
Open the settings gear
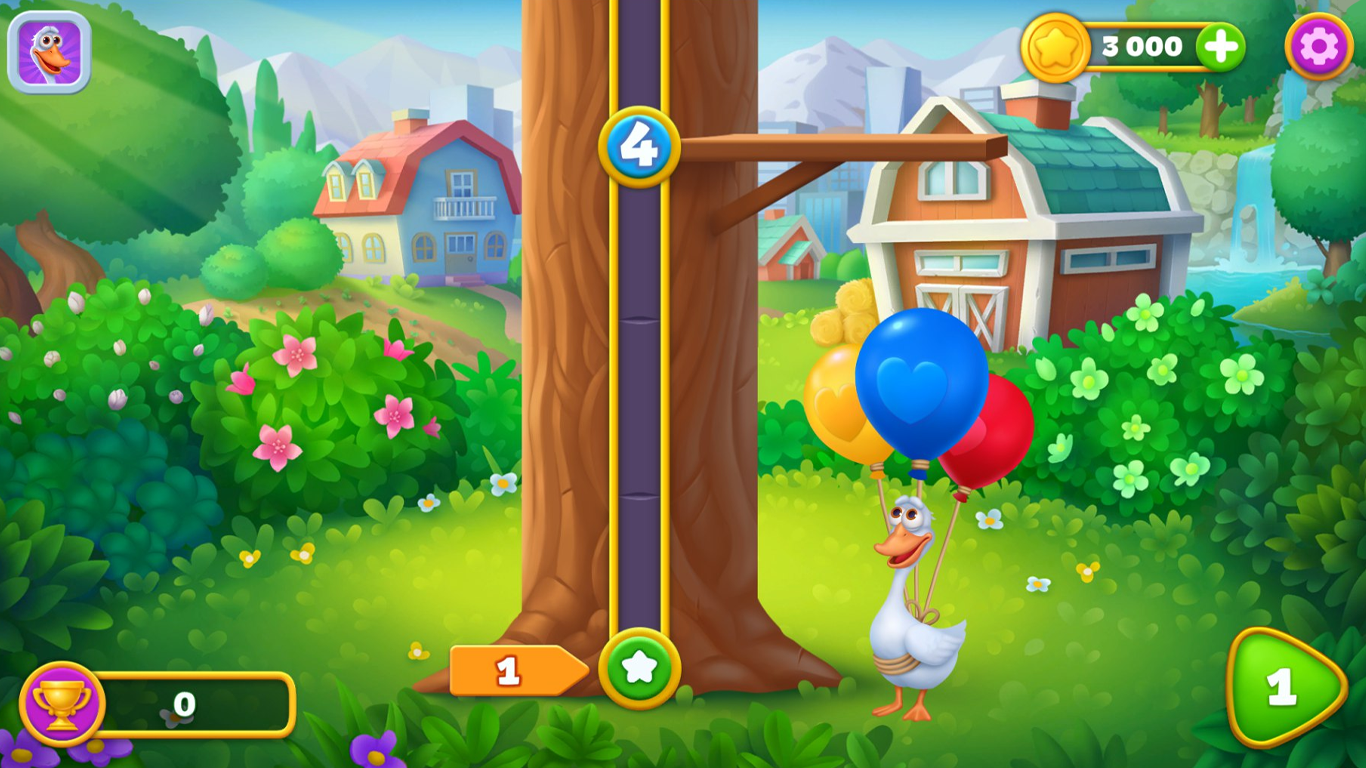[x=1319, y=46]
